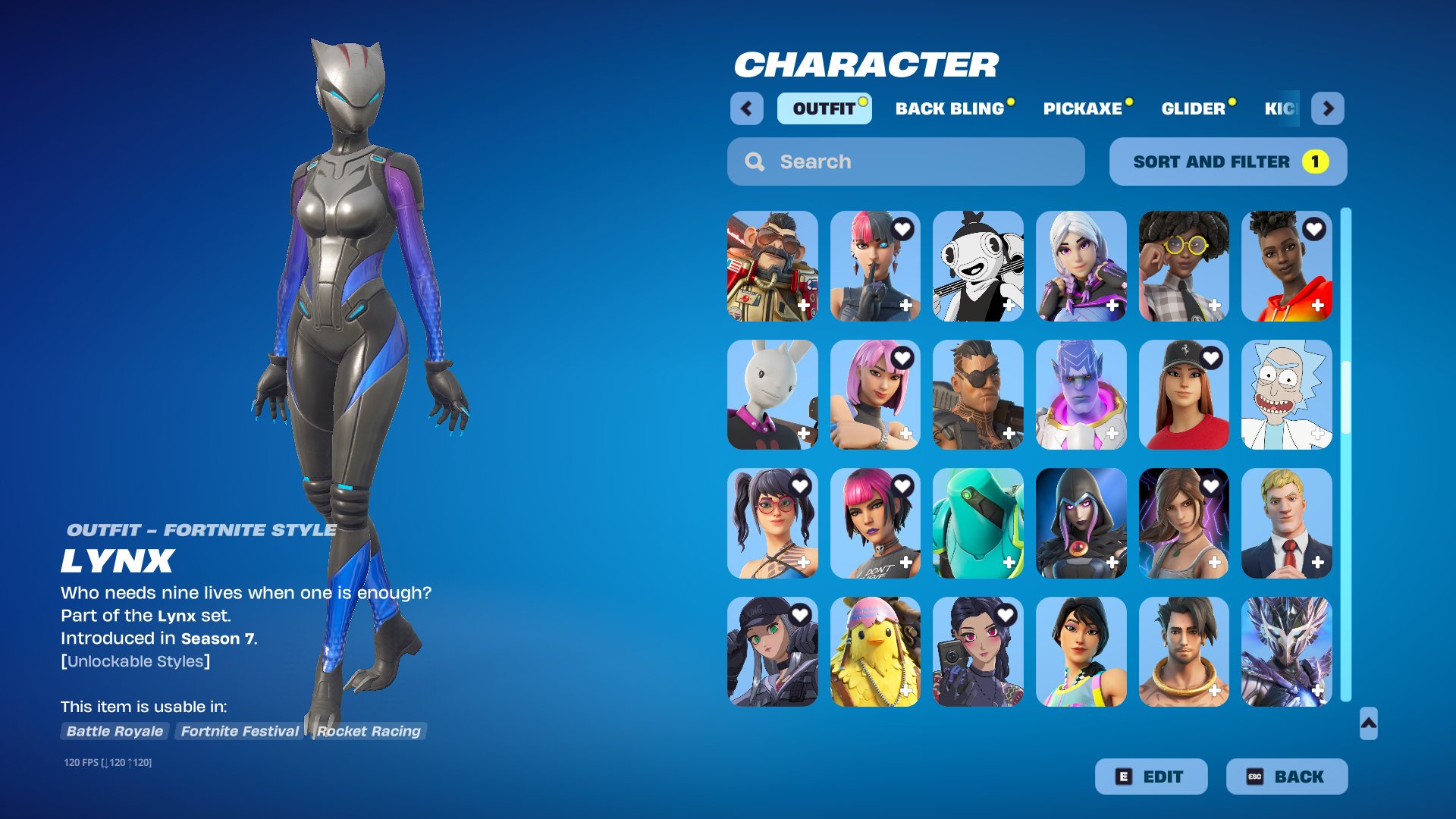Switch to the Back Bling tab
The image size is (1456, 819).
click(950, 108)
